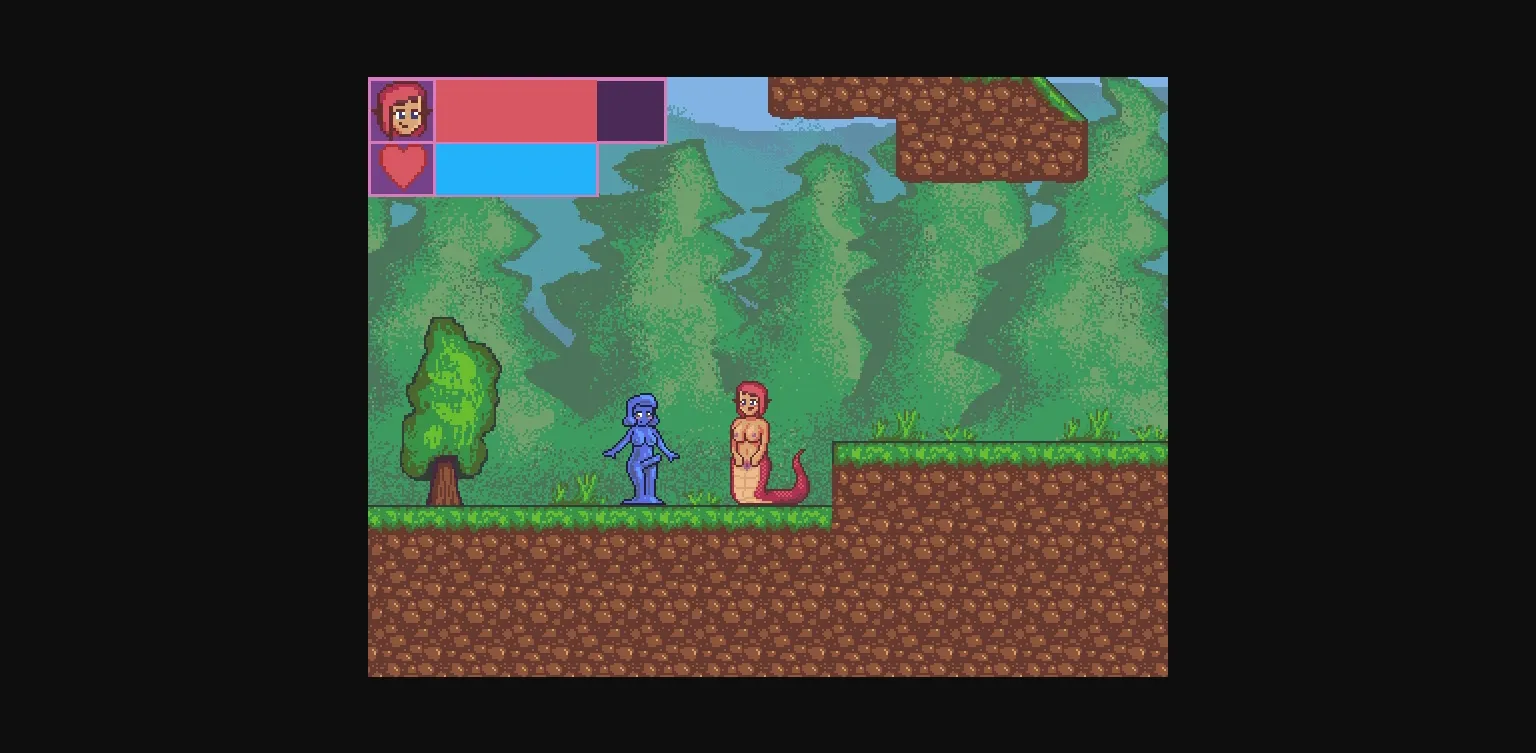
Task: Click the dark depleted portion of health bar
Action: point(630,110)
